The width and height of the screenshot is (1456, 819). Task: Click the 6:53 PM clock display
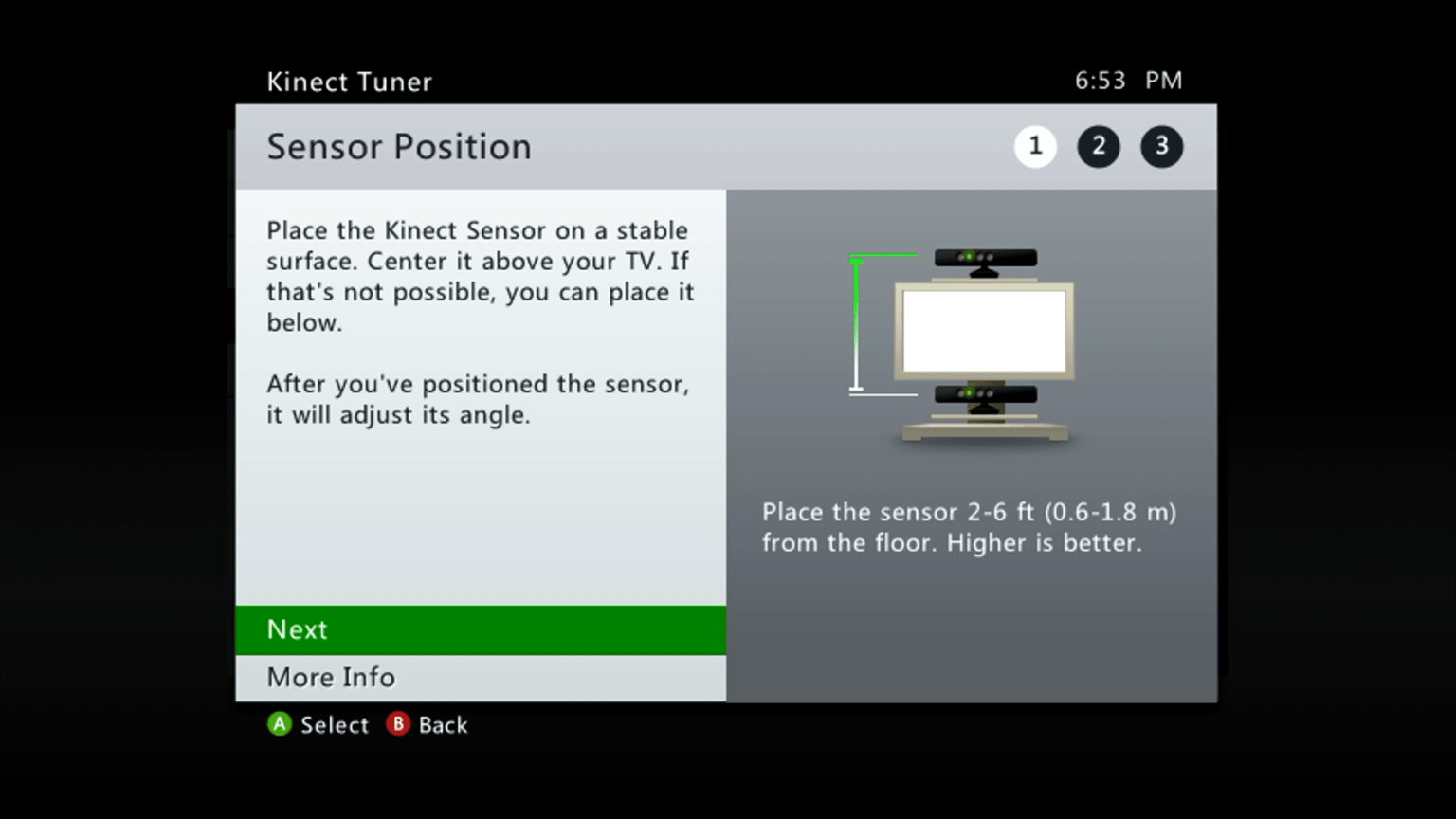[1128, 81]
